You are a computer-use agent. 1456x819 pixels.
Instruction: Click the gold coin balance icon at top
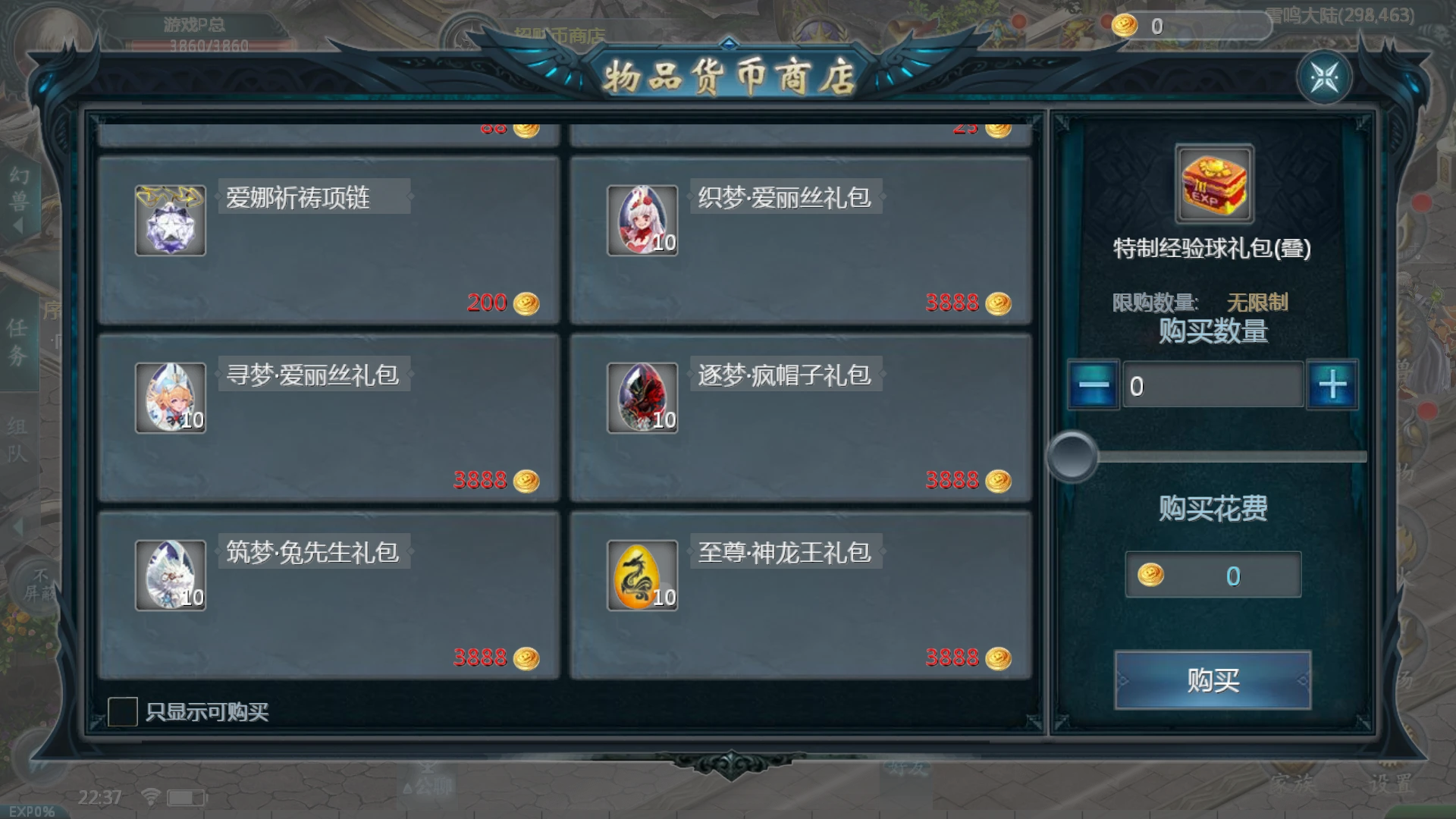coord(1125,24)
